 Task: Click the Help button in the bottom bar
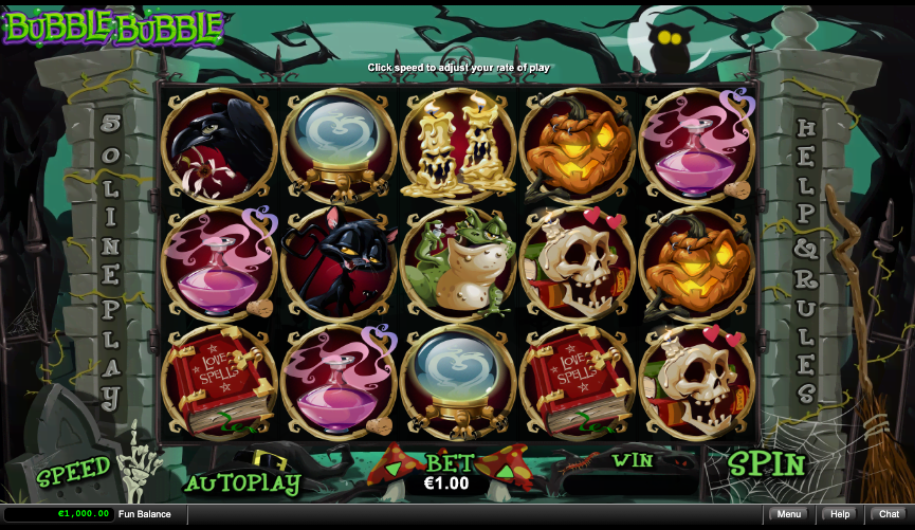pyautogui.click(x=840, y=514)
